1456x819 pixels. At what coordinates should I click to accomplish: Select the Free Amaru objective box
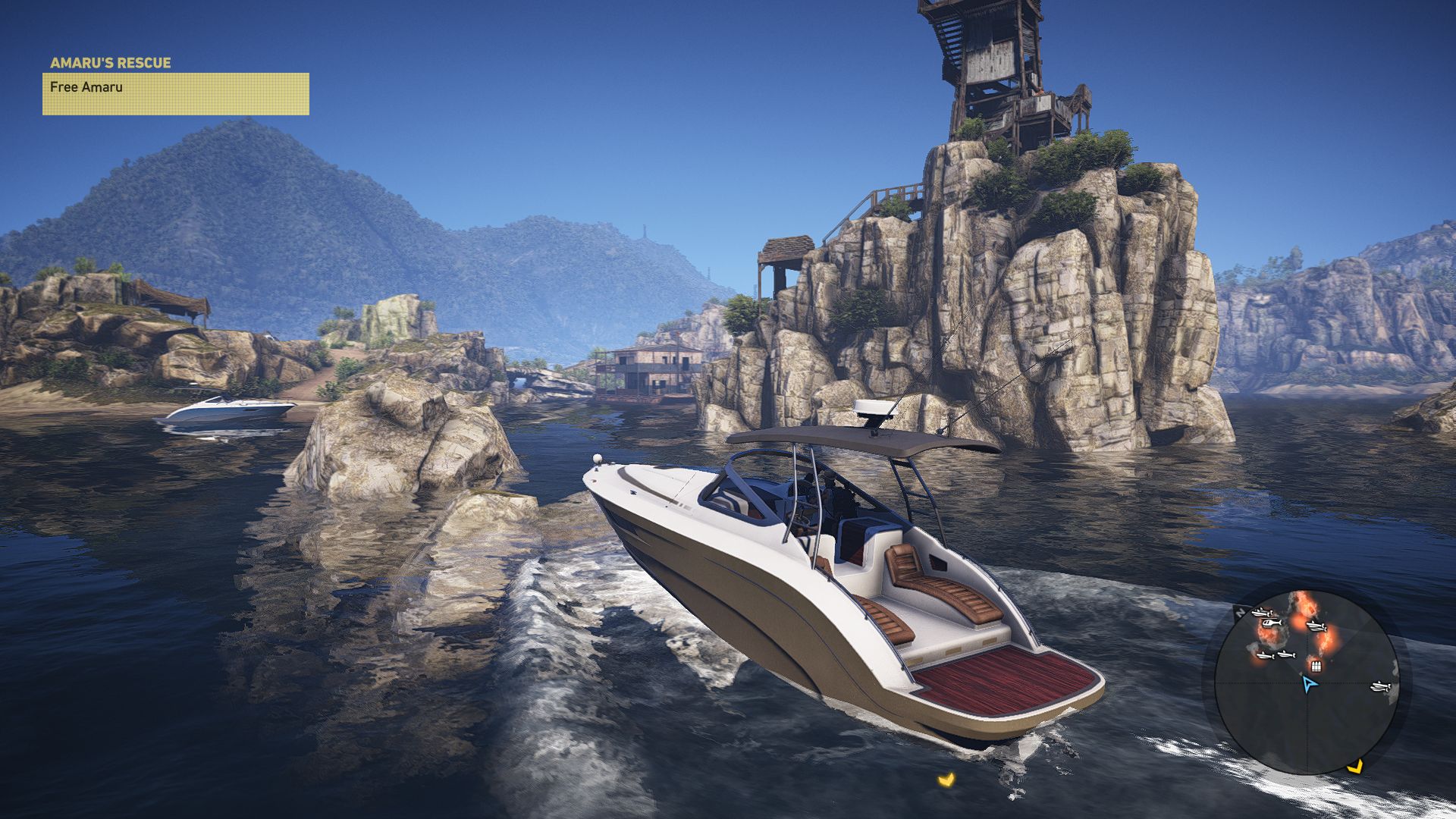pos(175,93)
